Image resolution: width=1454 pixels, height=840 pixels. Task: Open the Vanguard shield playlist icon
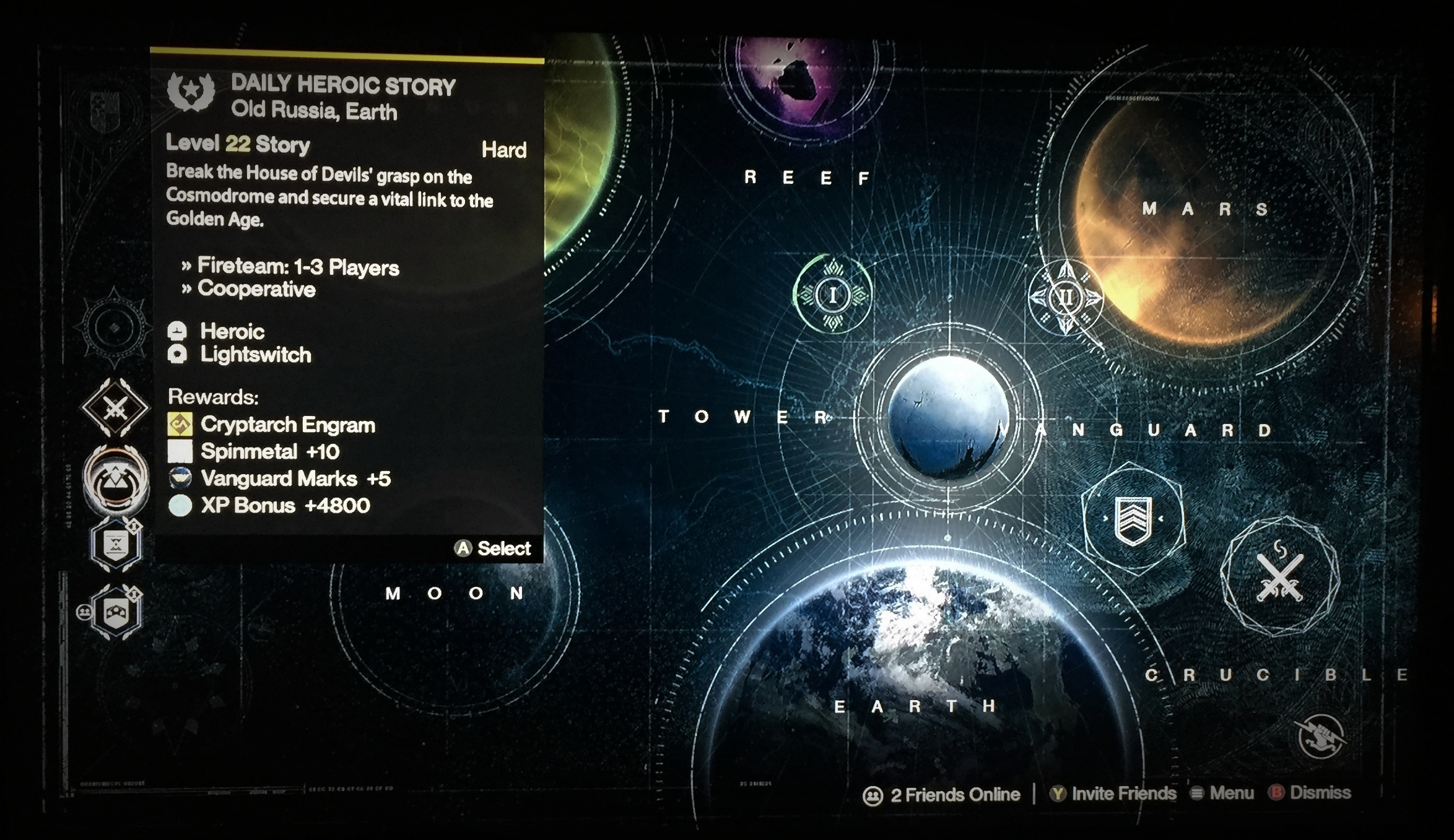click(1133, 519)
